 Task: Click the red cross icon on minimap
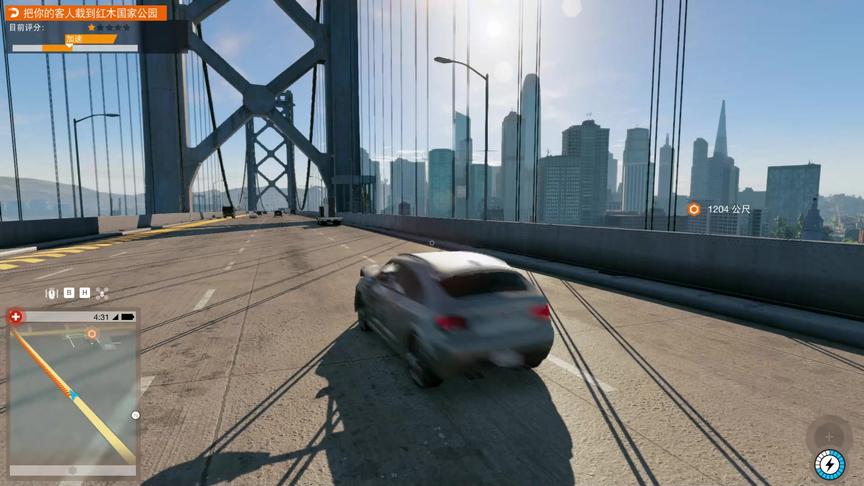pyautogui.click(x=16, y=317)
